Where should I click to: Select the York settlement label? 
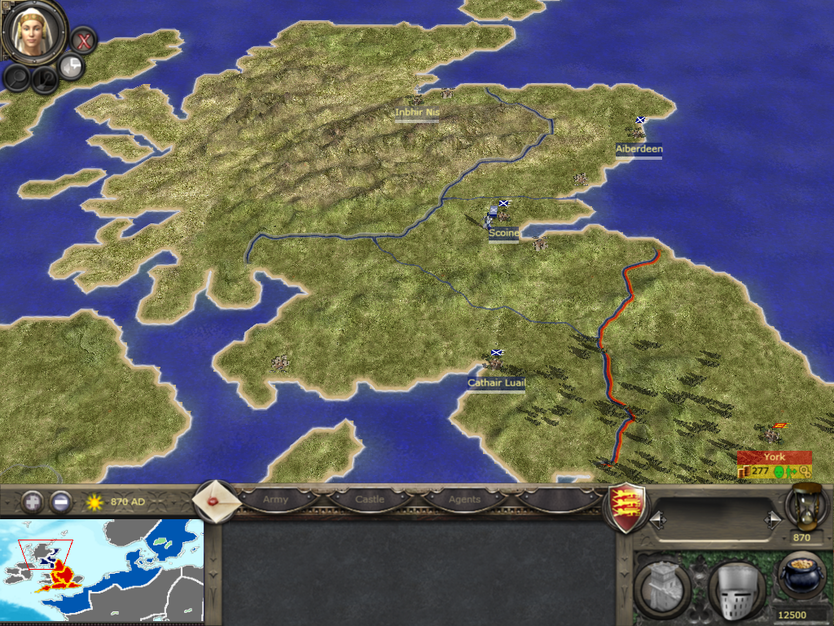(x=775, y=457)
